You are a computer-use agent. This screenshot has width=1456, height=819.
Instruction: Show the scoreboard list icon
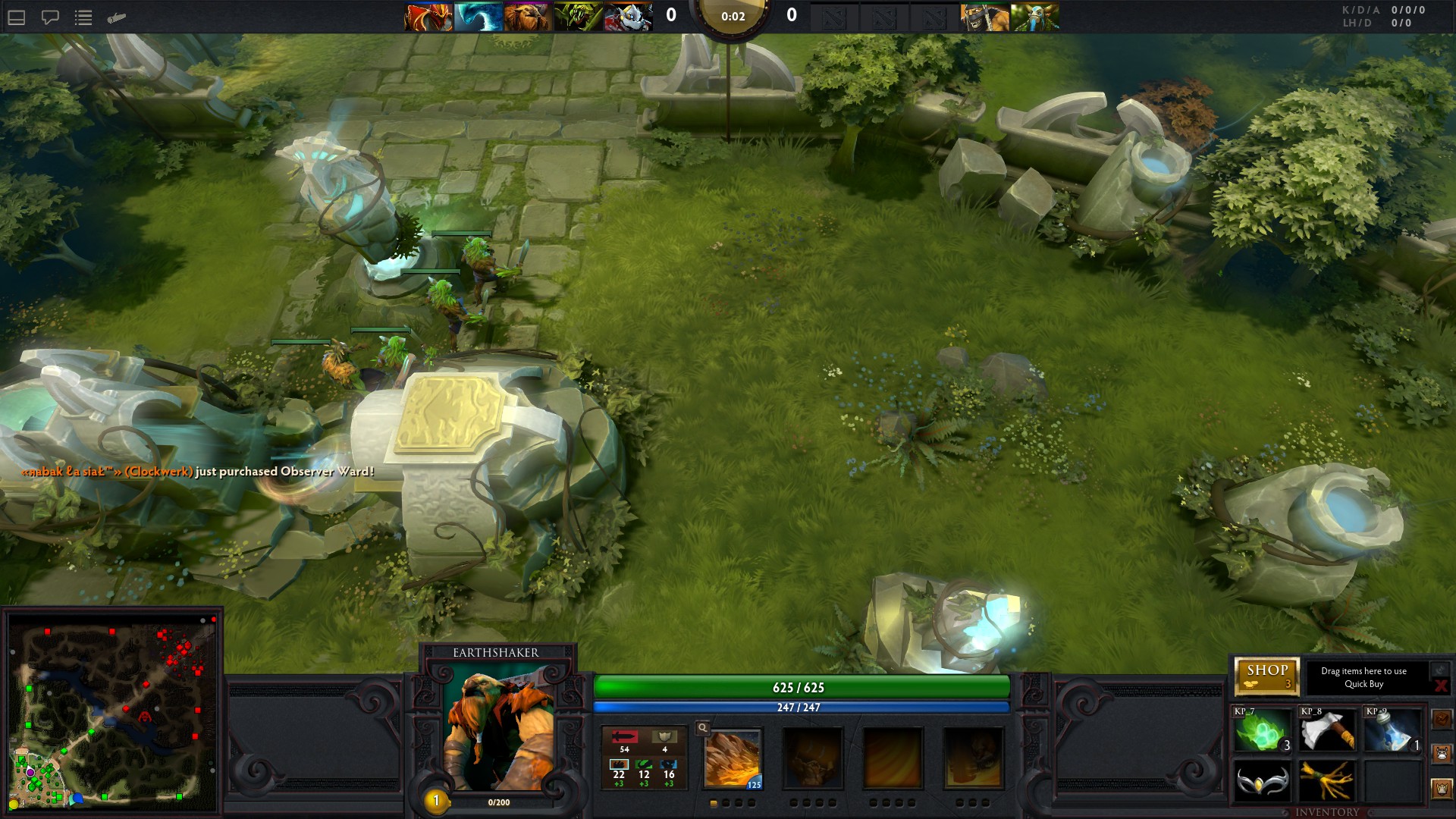[x=83, y=17]
